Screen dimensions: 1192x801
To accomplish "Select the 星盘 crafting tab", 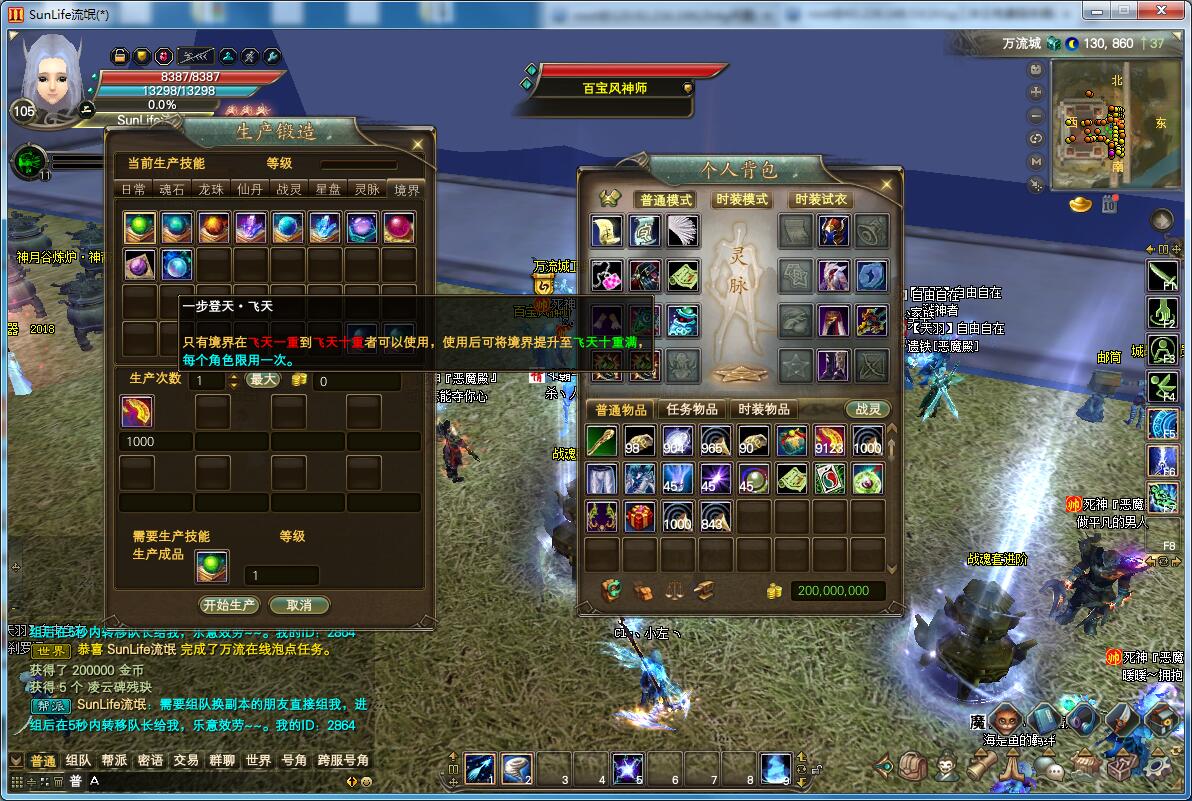I will (x=328, y=189).
